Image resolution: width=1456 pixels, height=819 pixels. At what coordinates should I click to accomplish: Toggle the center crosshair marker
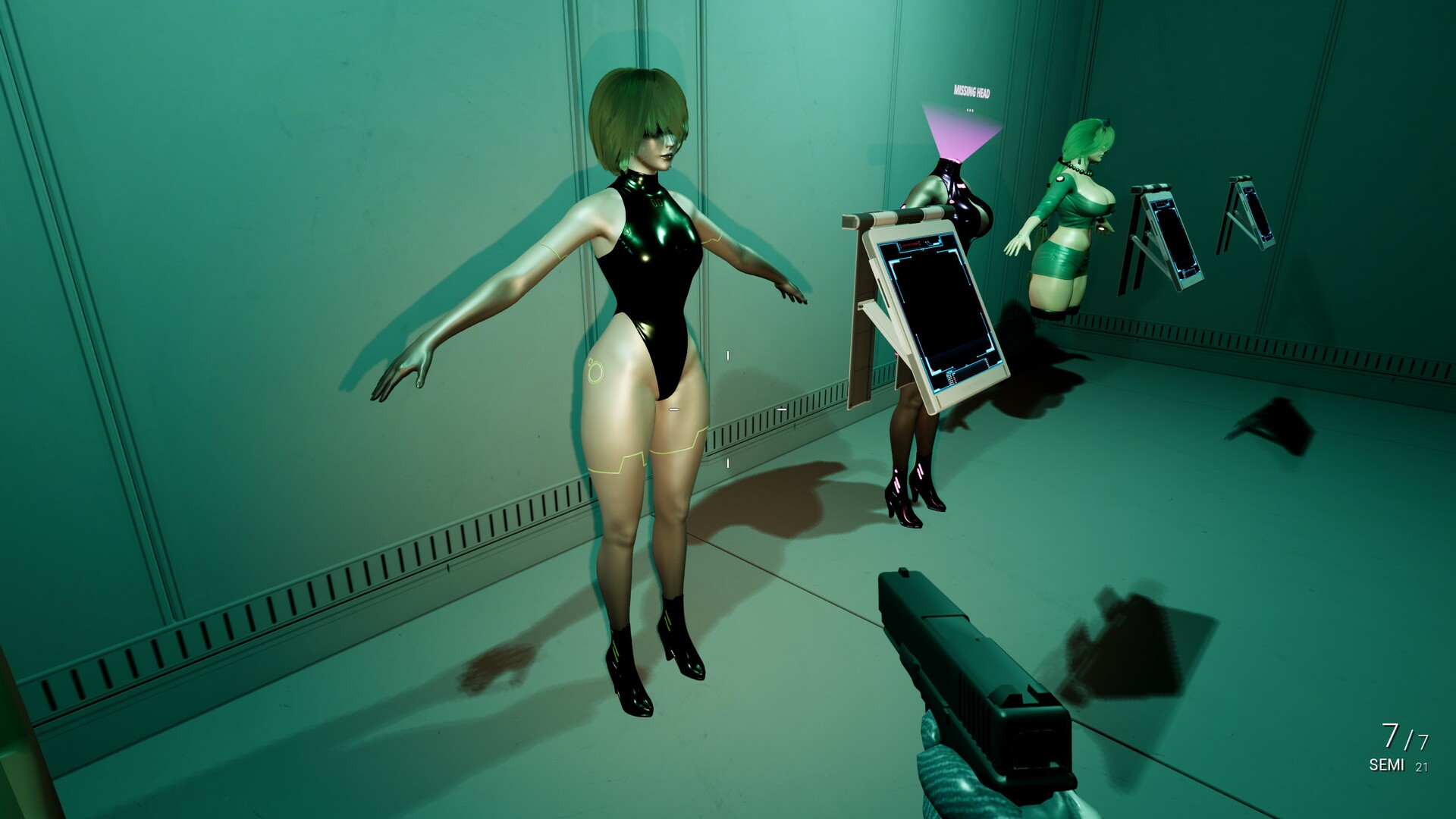(726, 409)
